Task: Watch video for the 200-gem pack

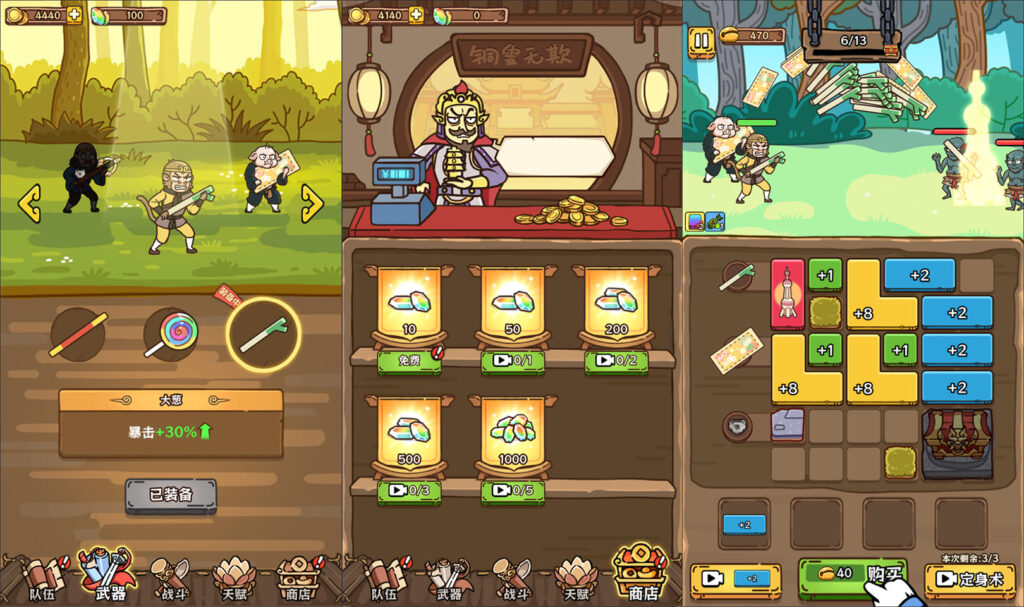Action: 616,360
